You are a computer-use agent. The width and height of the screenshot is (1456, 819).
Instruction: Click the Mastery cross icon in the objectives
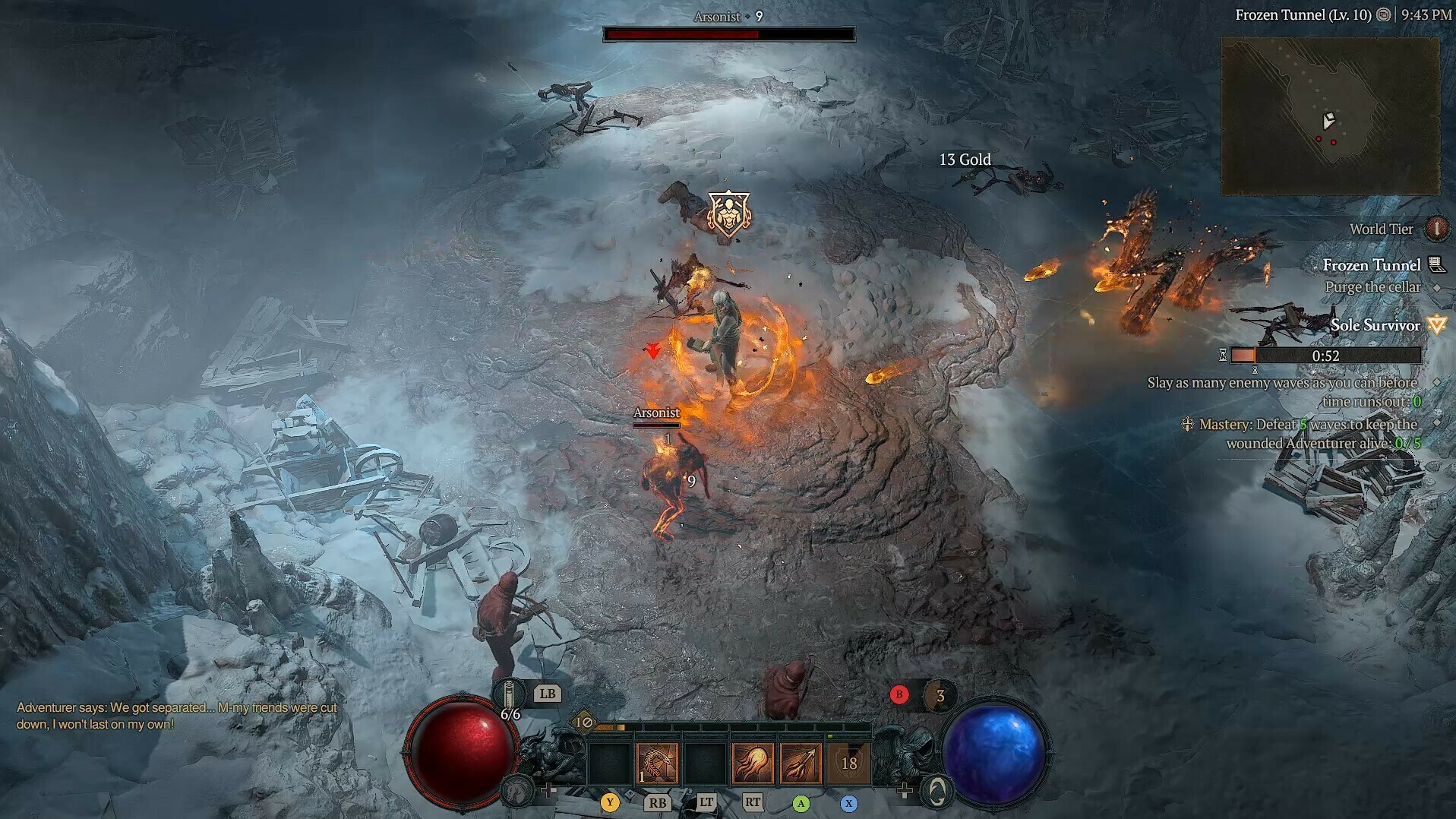[x=1187, y=425]
